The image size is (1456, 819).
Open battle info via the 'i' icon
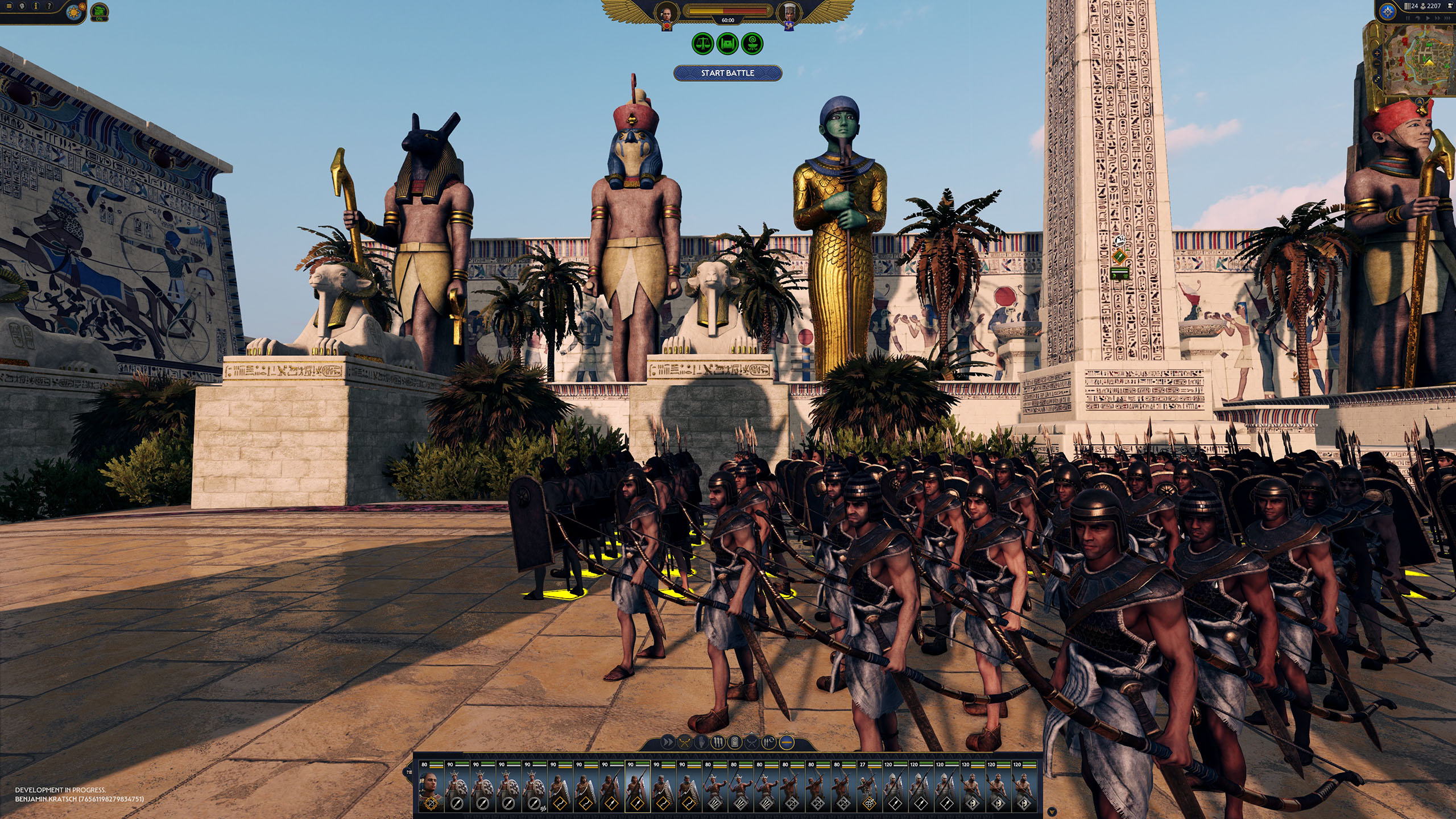click(36, 7)
